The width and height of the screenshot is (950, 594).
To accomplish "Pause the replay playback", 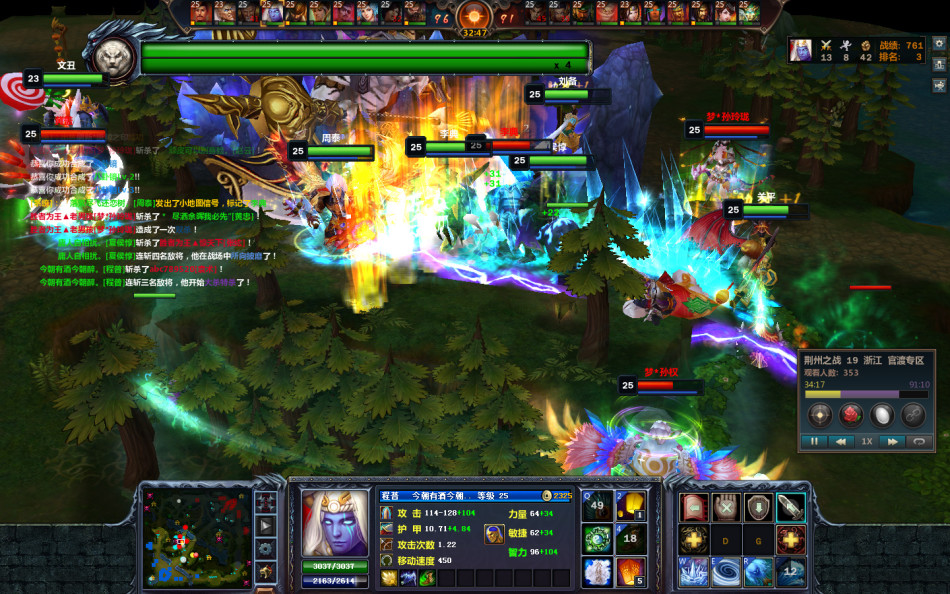I will 815,441.
